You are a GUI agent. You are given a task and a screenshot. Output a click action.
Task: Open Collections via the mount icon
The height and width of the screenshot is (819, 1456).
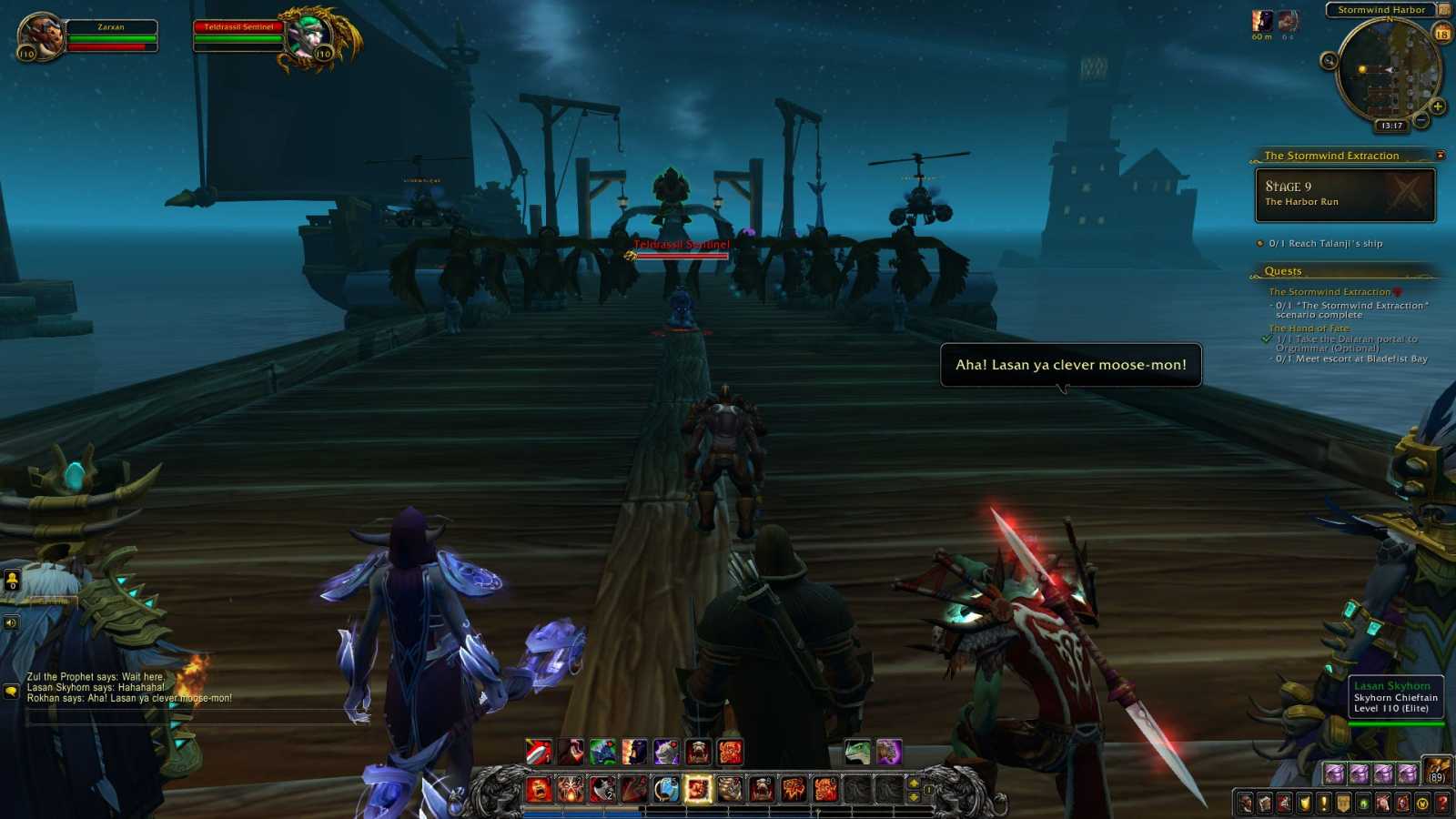pos(1382,803)
